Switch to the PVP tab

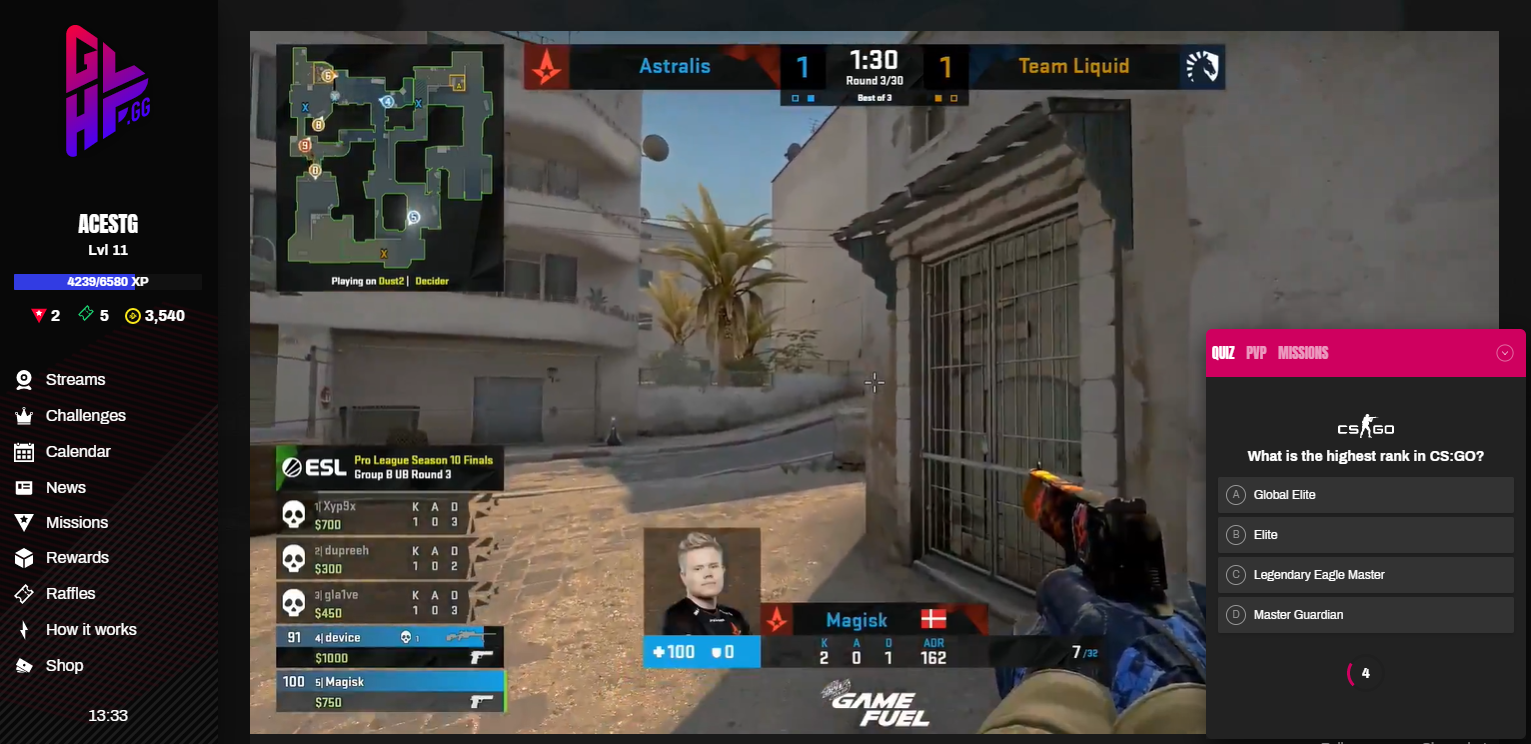click(x=1256, y=353)
